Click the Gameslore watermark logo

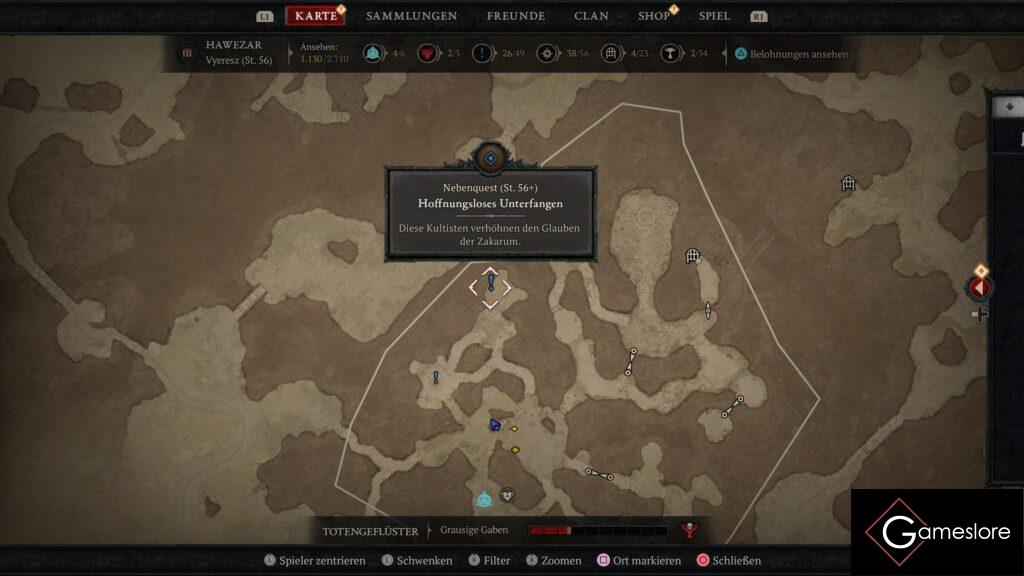tap(936, 532)
